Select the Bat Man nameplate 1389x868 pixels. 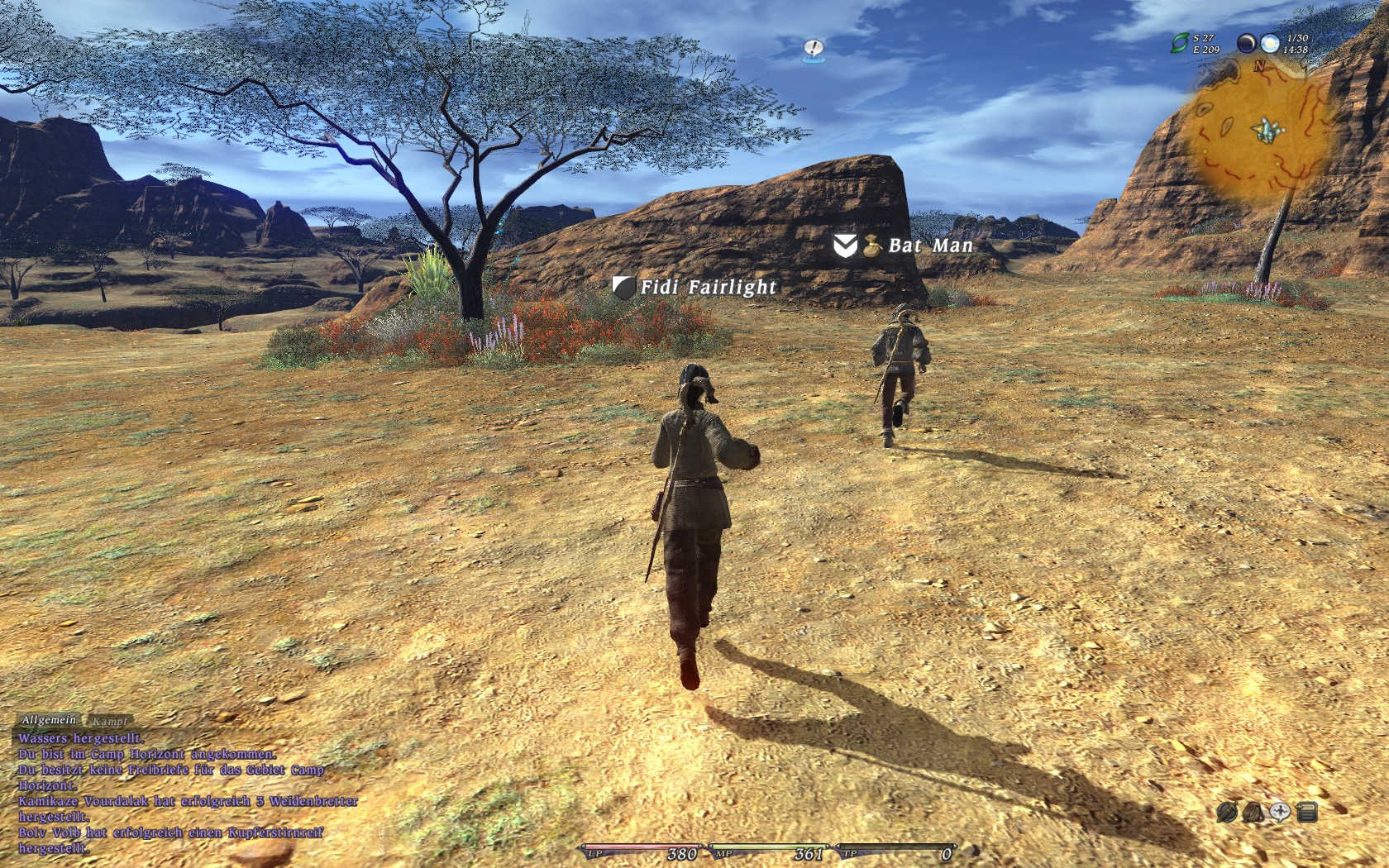[x=930, y=246]
